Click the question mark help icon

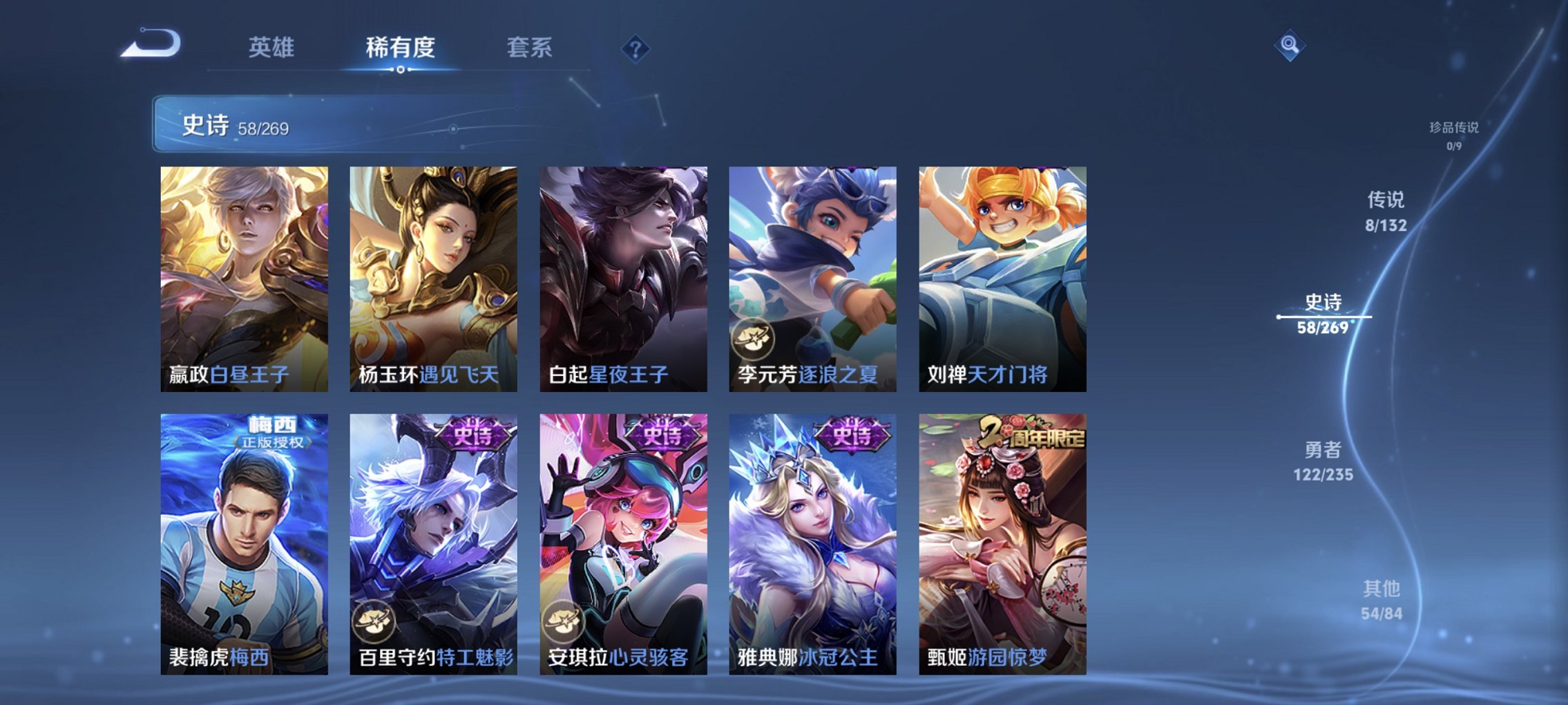(637, 48)
